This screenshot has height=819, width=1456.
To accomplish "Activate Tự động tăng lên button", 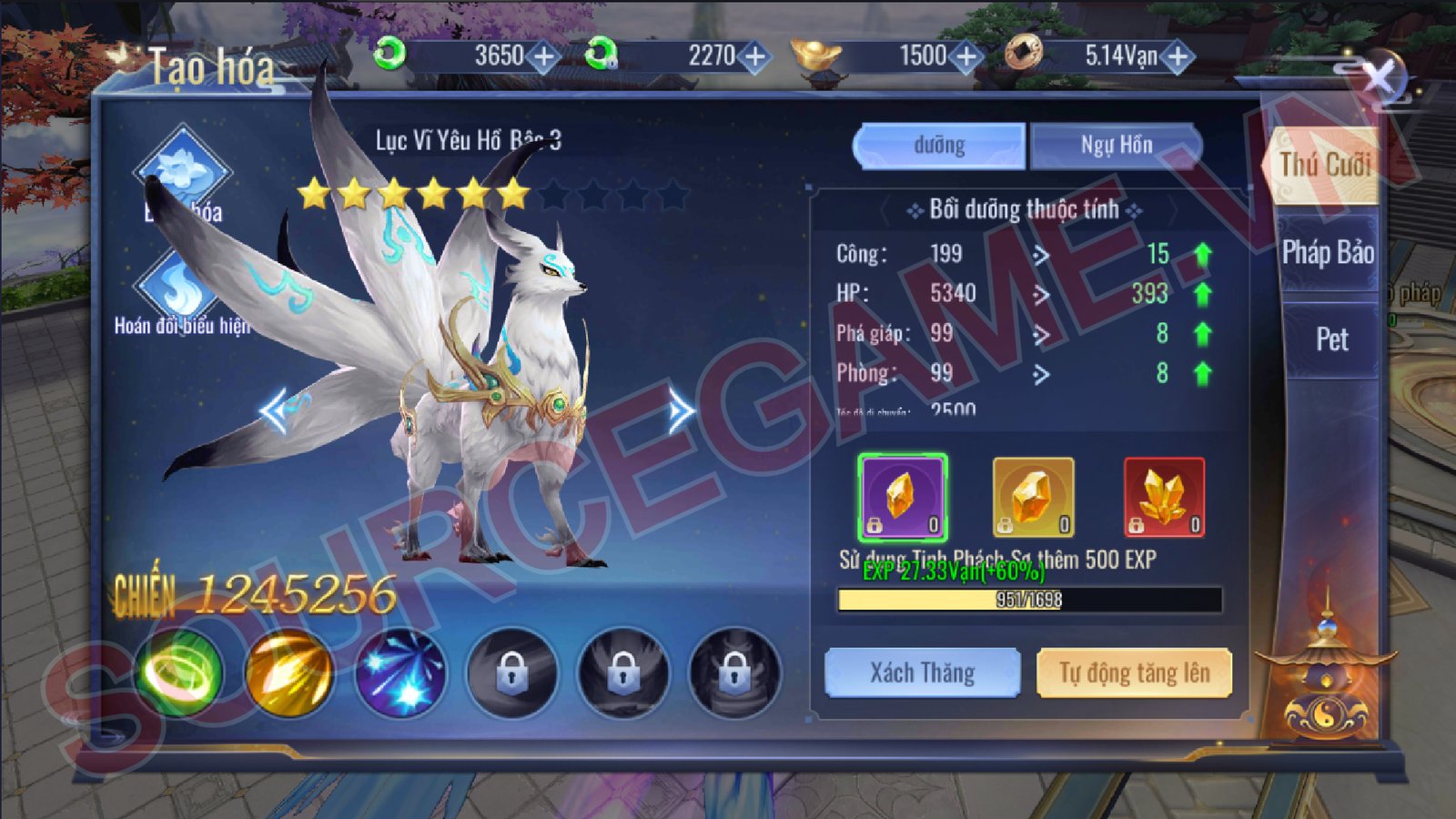I will tap(1134, 672).
